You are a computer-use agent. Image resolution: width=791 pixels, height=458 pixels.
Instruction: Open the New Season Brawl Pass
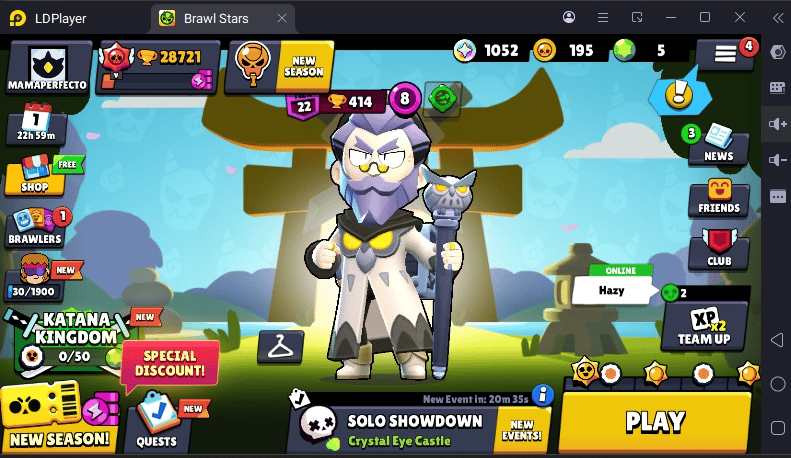[58, 417]
